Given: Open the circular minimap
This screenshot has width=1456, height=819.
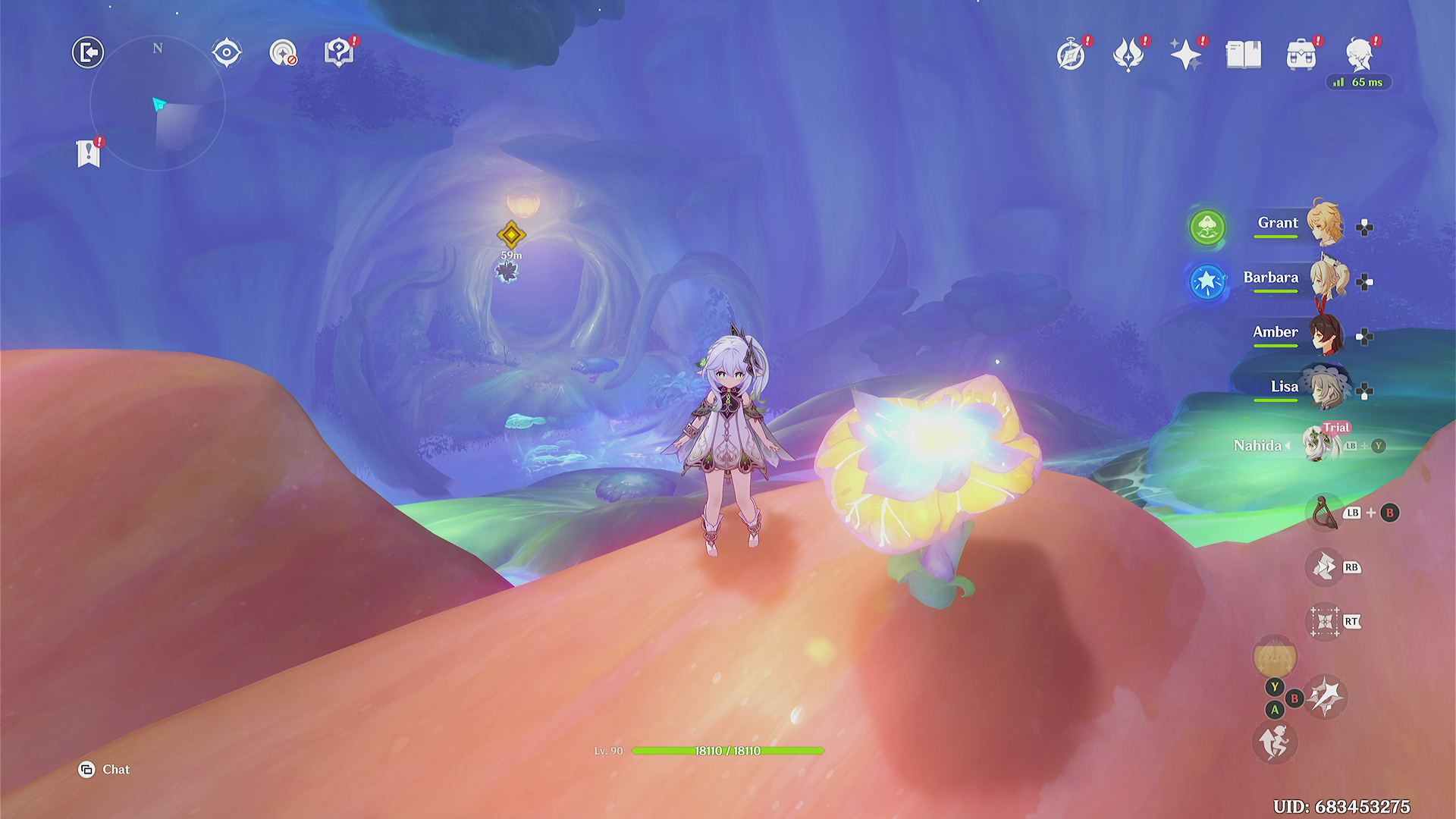Looking at the screenshot, I should point(158,103).
